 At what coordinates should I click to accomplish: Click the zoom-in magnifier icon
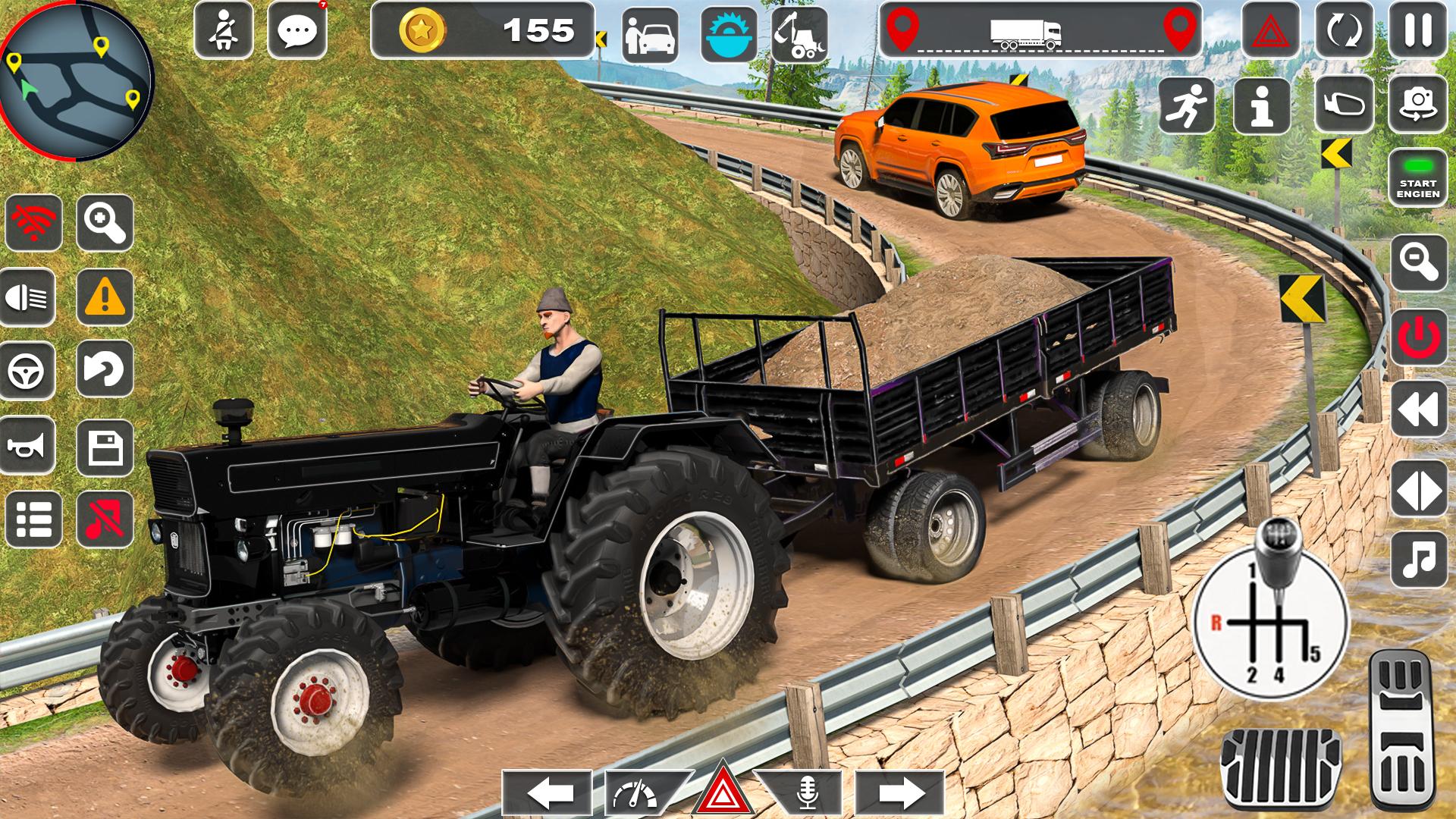(105, 222)
